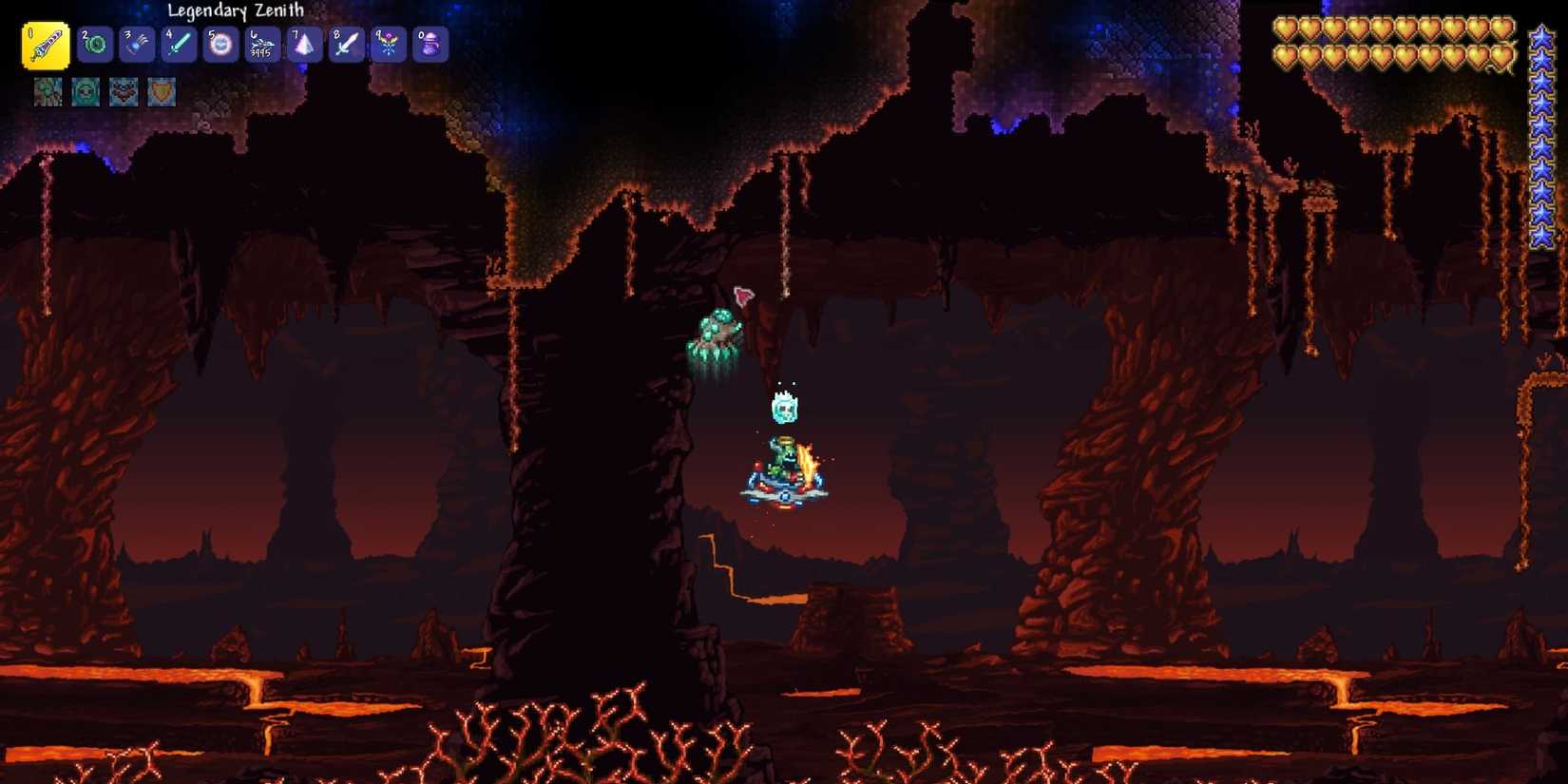1568x784 pixels.
Task: Select the green yoyo in hotbar slot 2
Action: [92, 43]
